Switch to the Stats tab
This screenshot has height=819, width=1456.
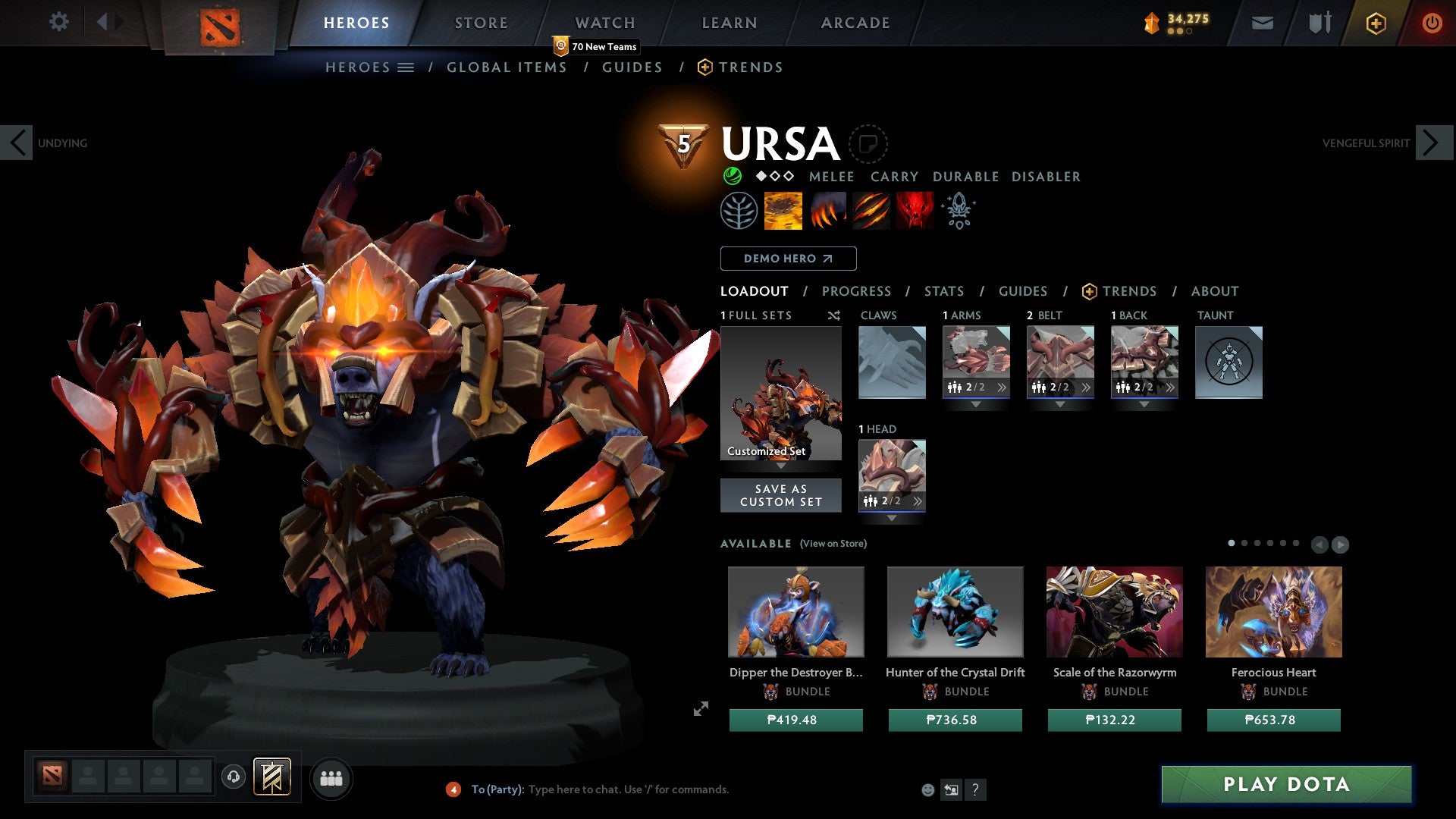pyautogui.click(x=944, y=290)
